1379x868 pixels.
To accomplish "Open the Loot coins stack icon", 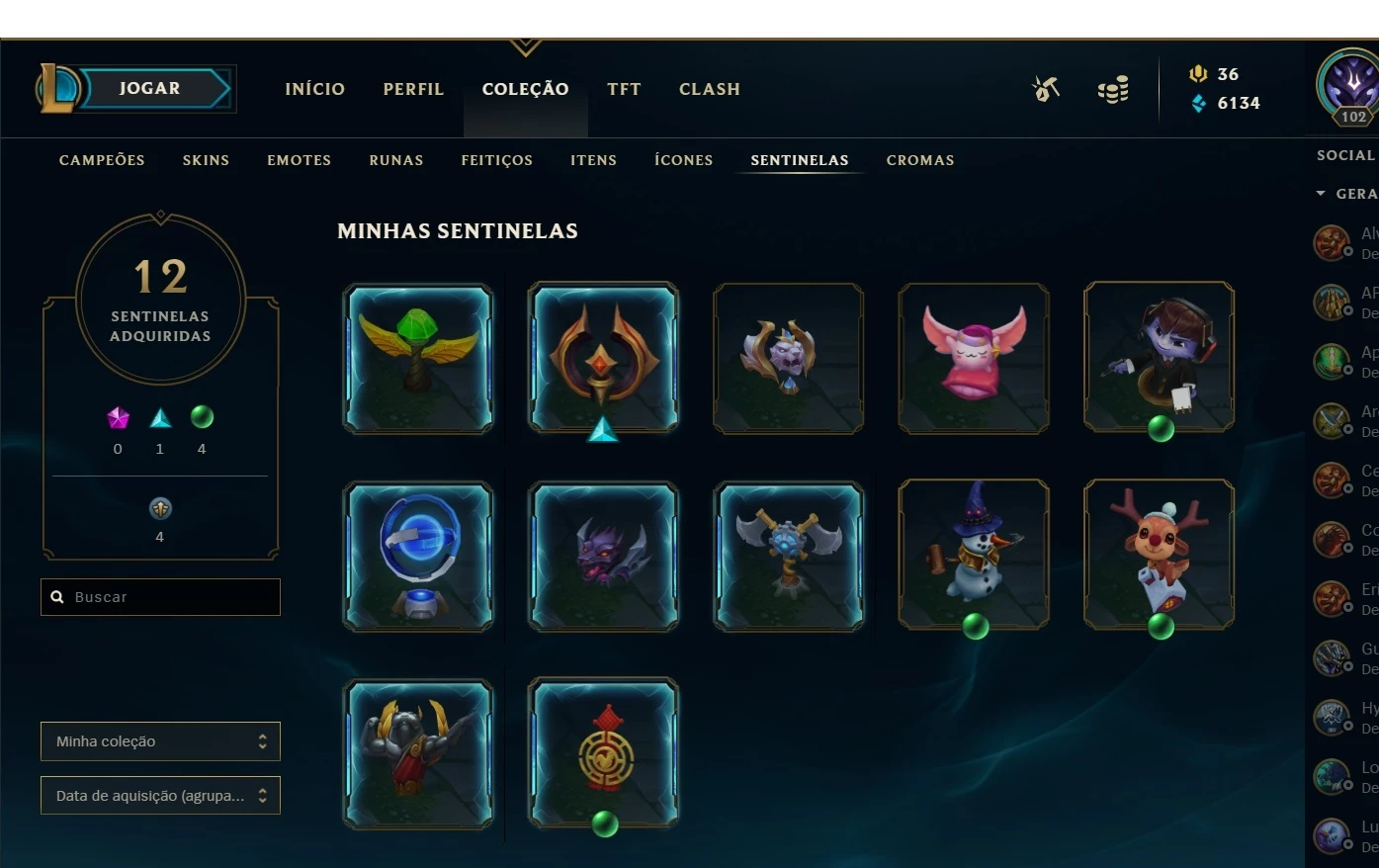I will click(1112, 88).
